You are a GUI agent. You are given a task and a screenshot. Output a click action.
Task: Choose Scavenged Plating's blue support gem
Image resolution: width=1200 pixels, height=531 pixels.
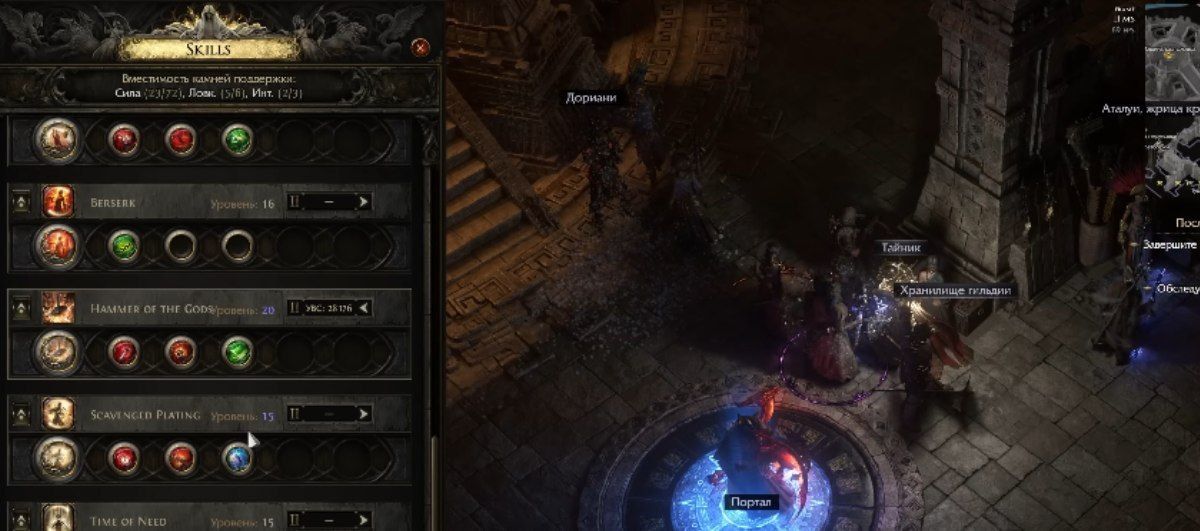click(237, 457)
